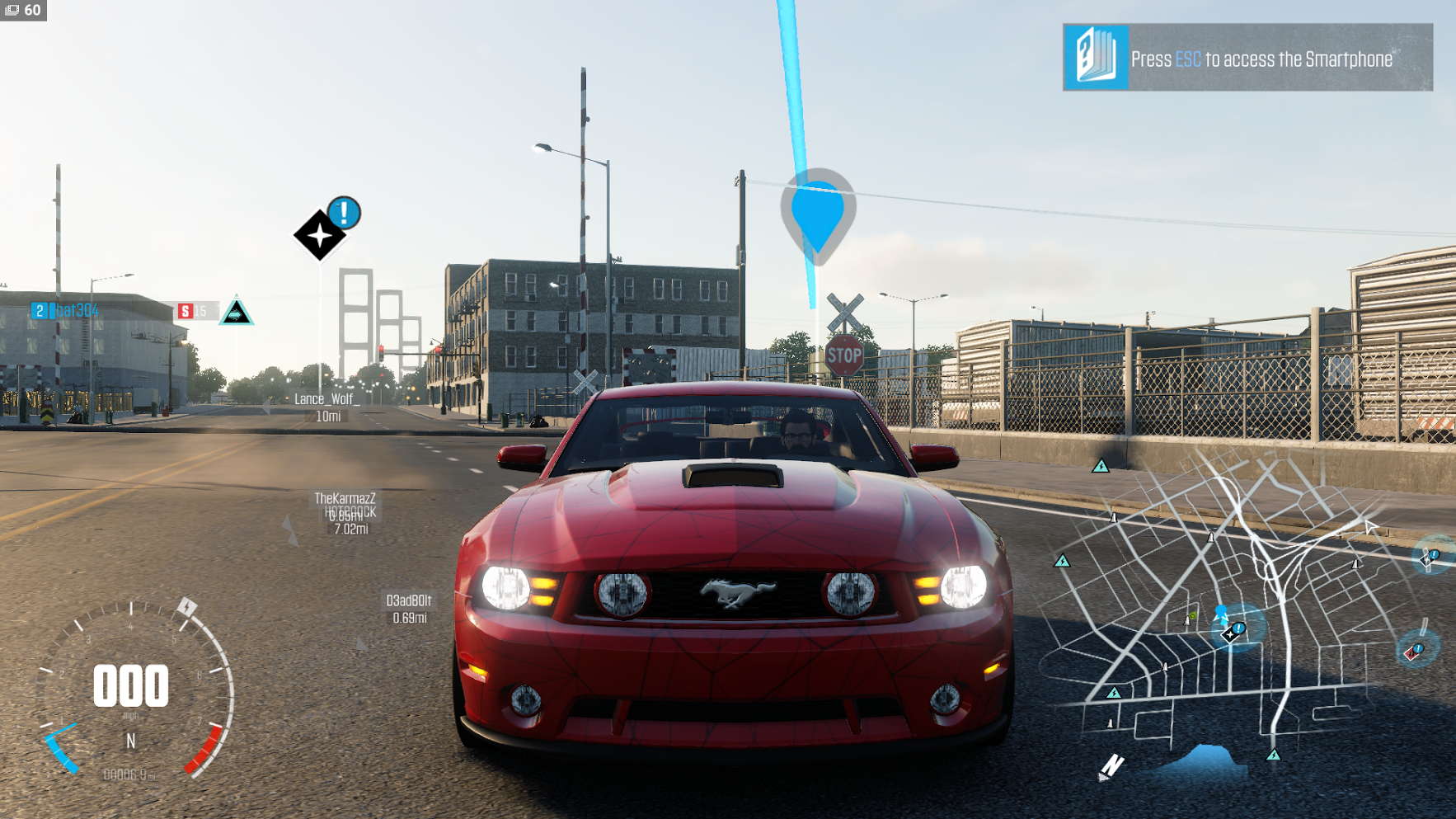Select the TheKarmazZ player name tag
Viewport: 1456px width, 819px height.
(x=345, y=498)
